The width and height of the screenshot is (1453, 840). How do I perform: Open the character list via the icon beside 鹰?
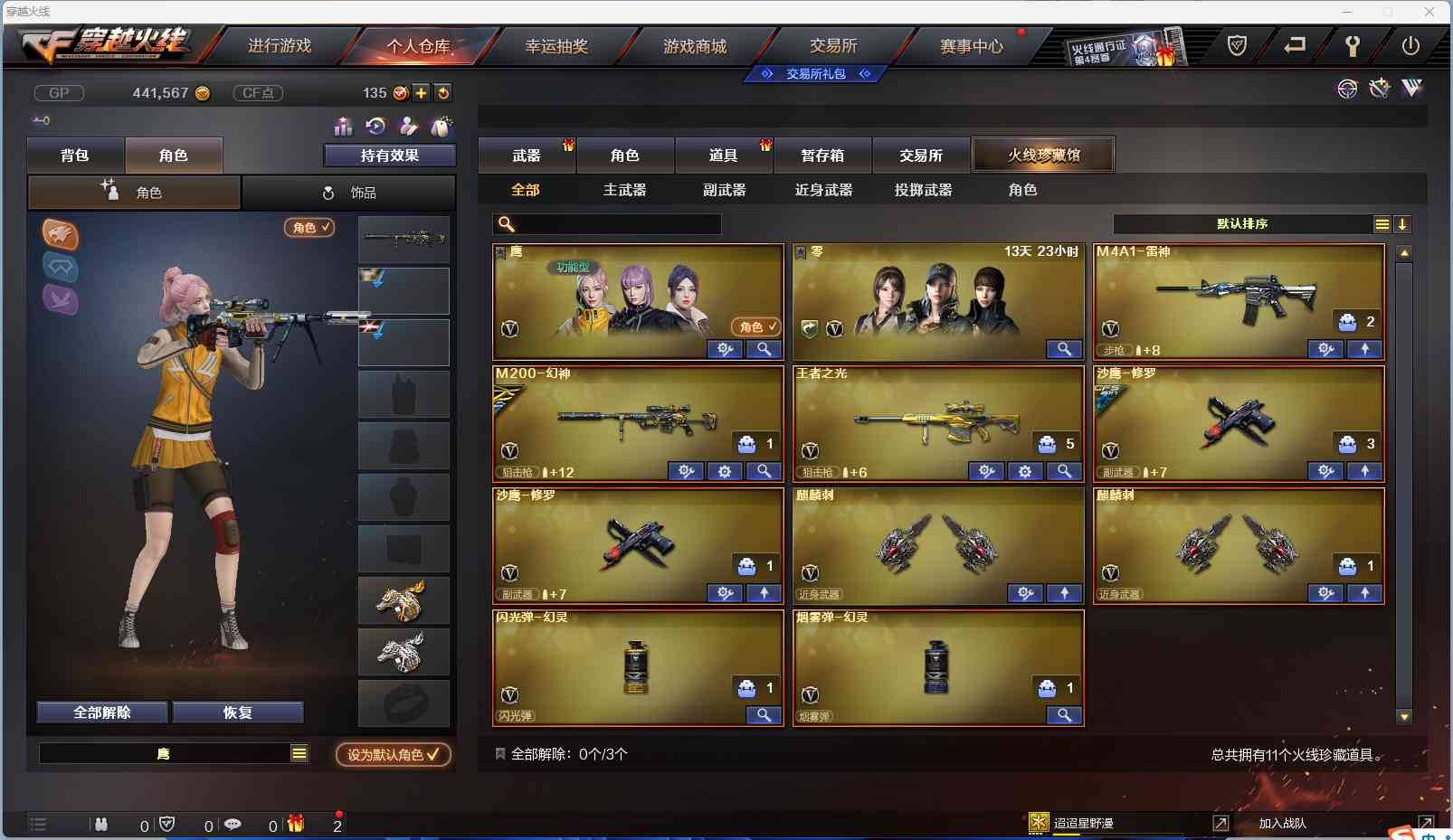point(299,752)
